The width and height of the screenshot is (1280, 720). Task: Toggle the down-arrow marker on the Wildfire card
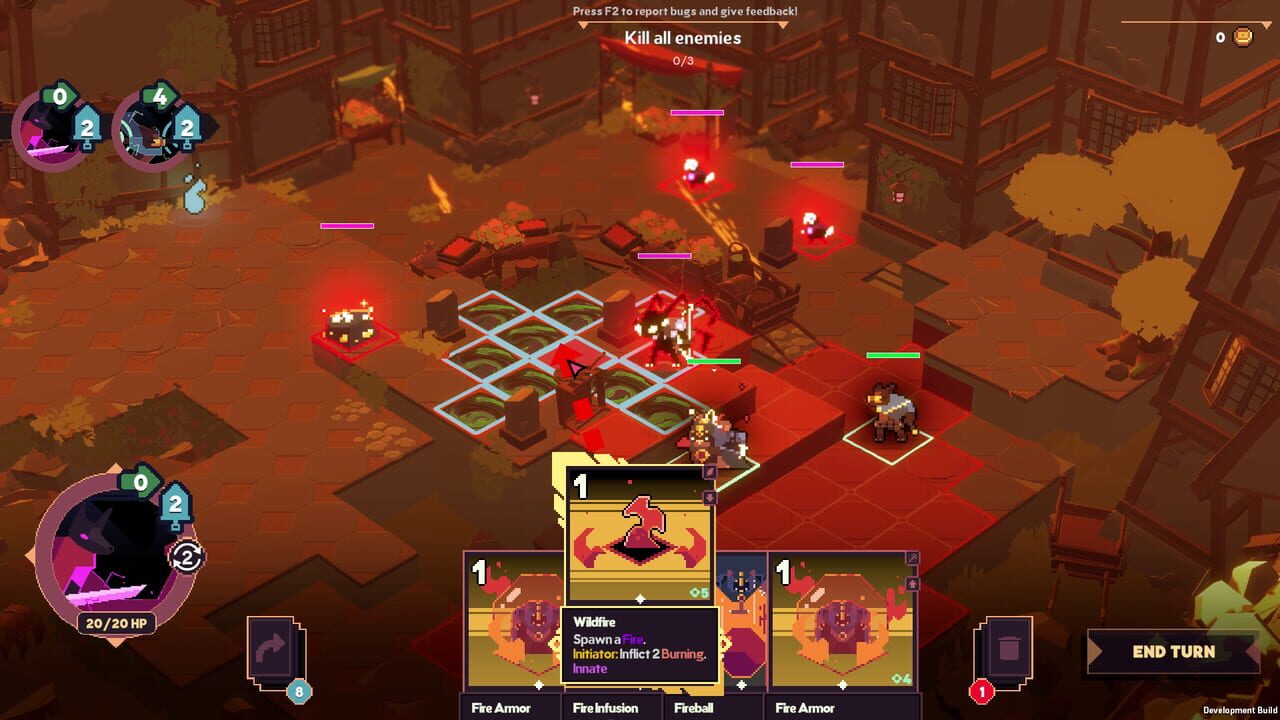pos(709,497)
